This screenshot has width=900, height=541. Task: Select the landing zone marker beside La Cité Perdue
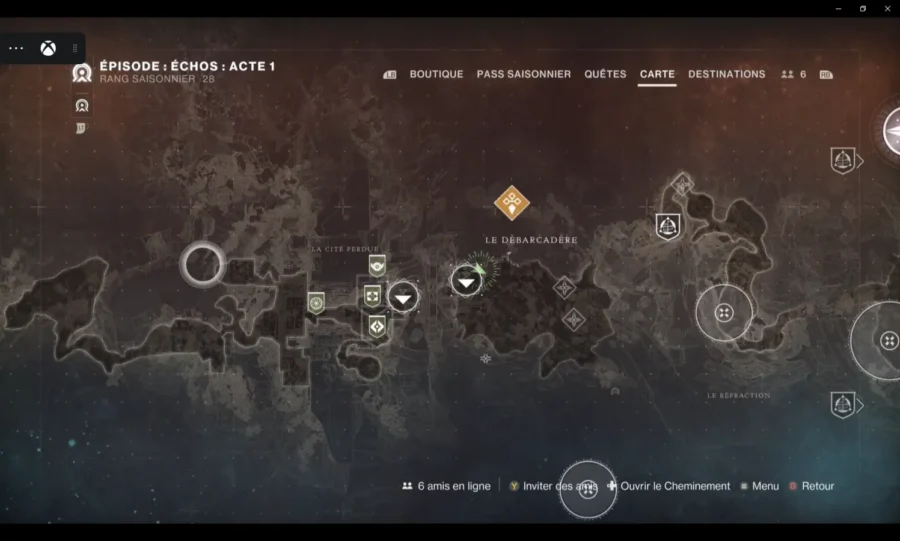click(403, 296)
